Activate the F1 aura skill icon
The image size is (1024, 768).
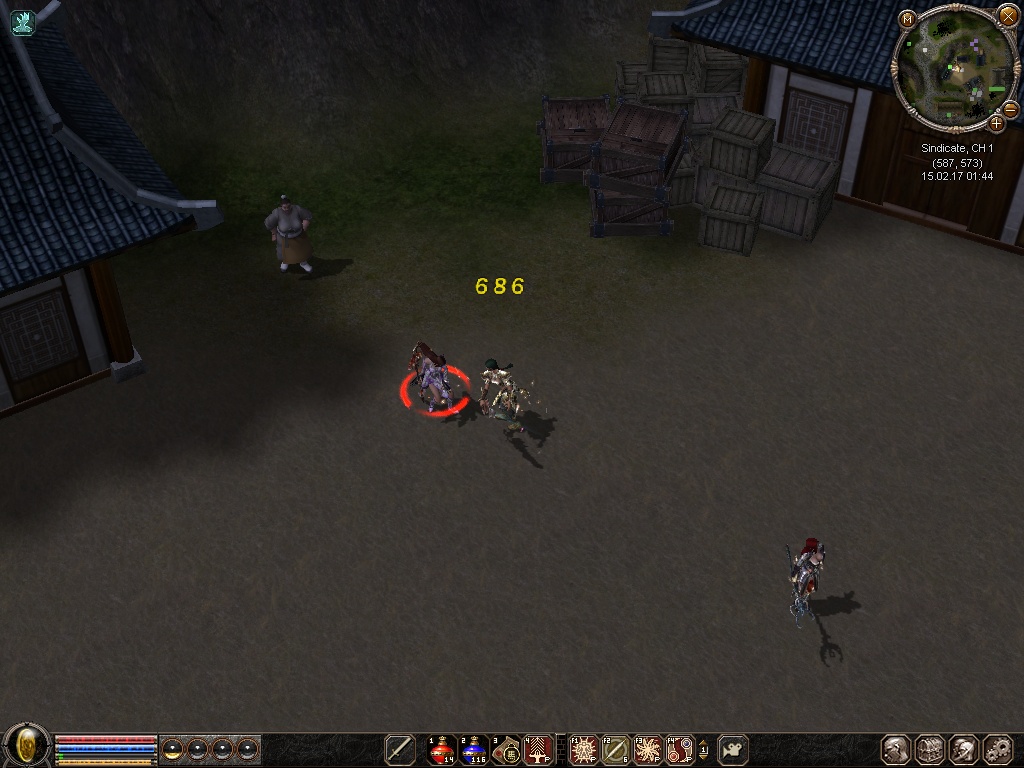tap(583, 749)
